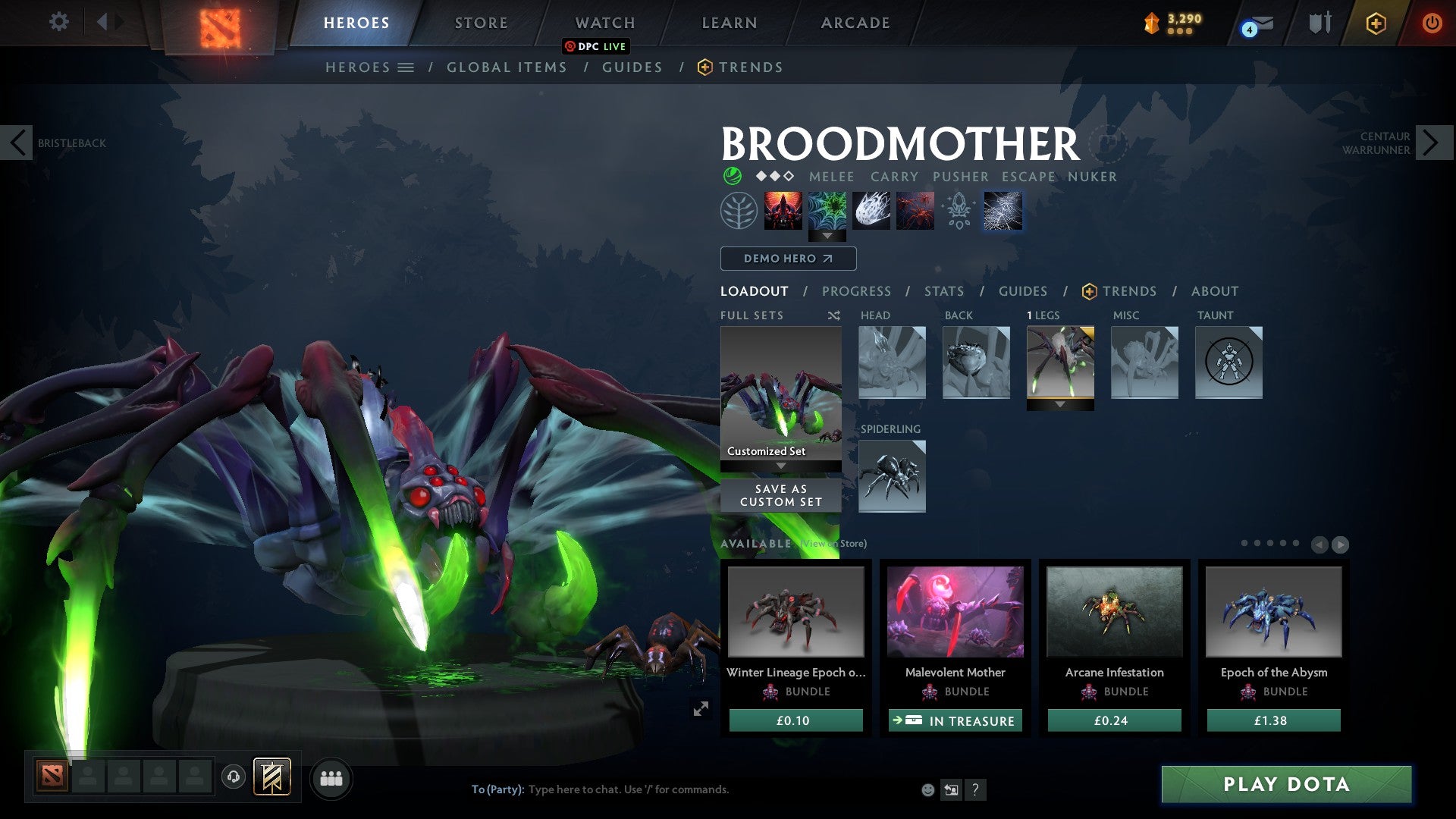1456x819 pixels.
Task: Toggle the TRENDS coin icon in sub-navigation
Action: (x=704, y=67)
